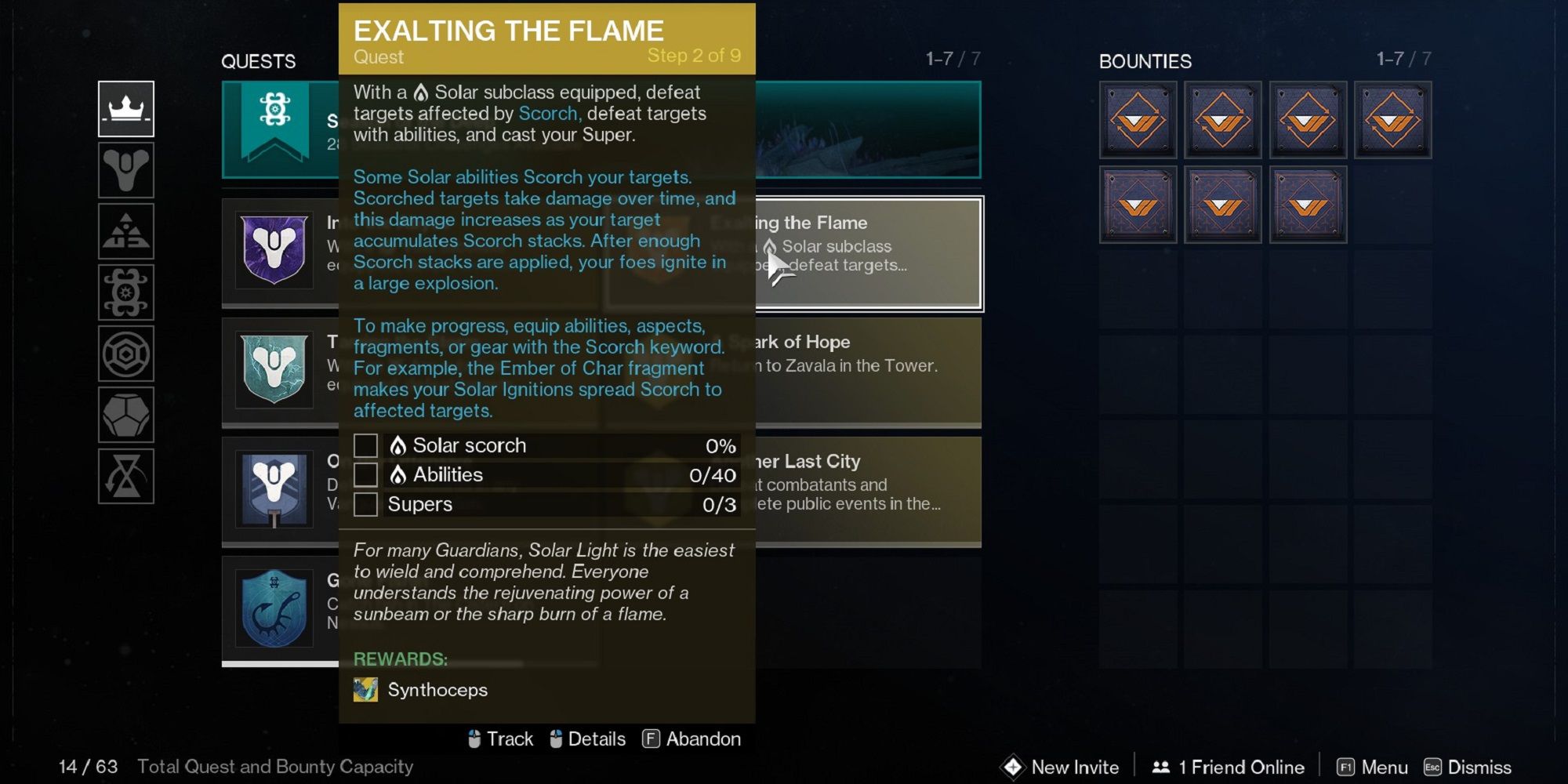
Task: Click the Solar scorch 0% progress bar
Action: tap(561, 445)
